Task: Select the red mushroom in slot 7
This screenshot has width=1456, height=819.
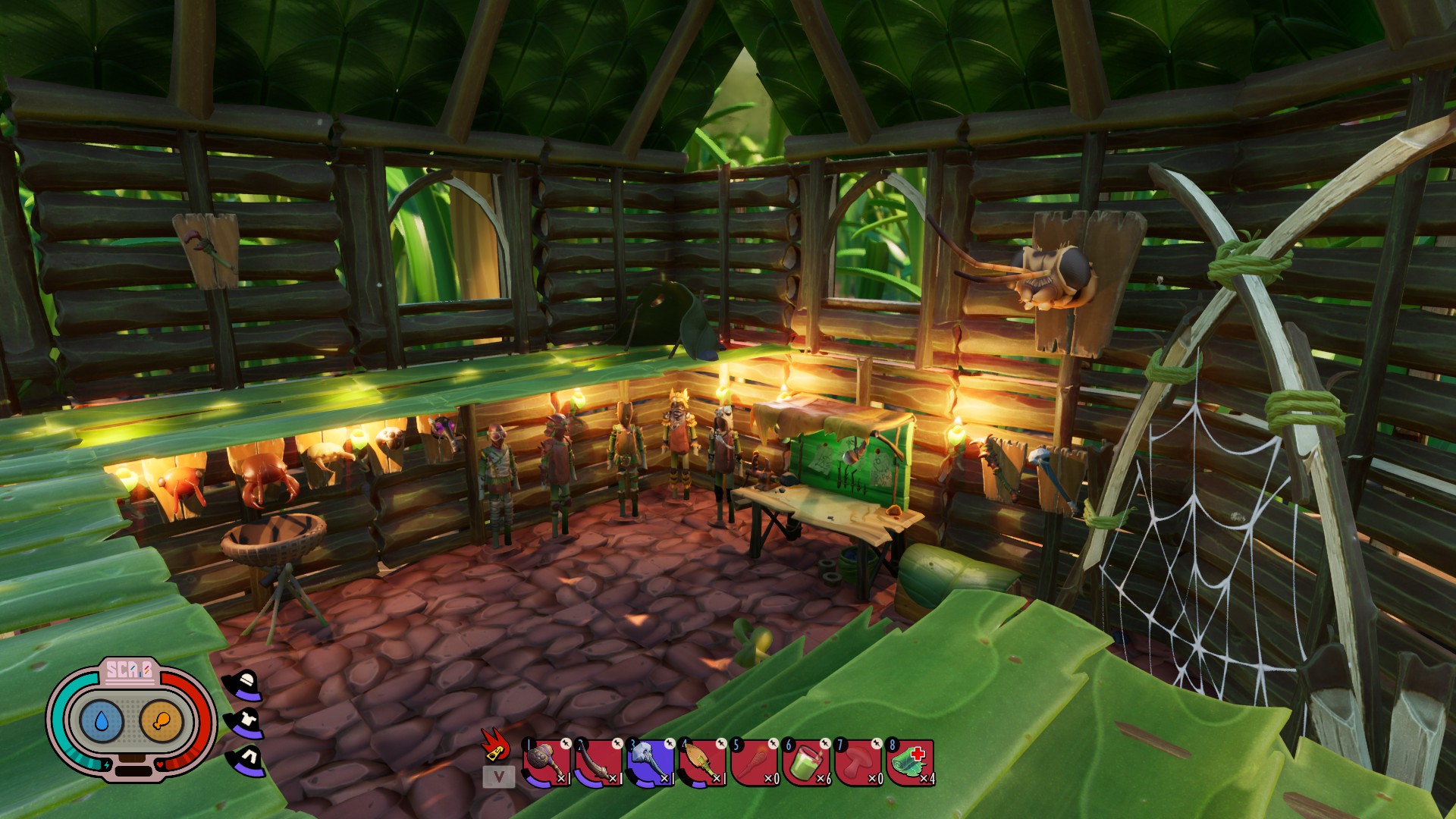Action: click(x=858, y=763)
